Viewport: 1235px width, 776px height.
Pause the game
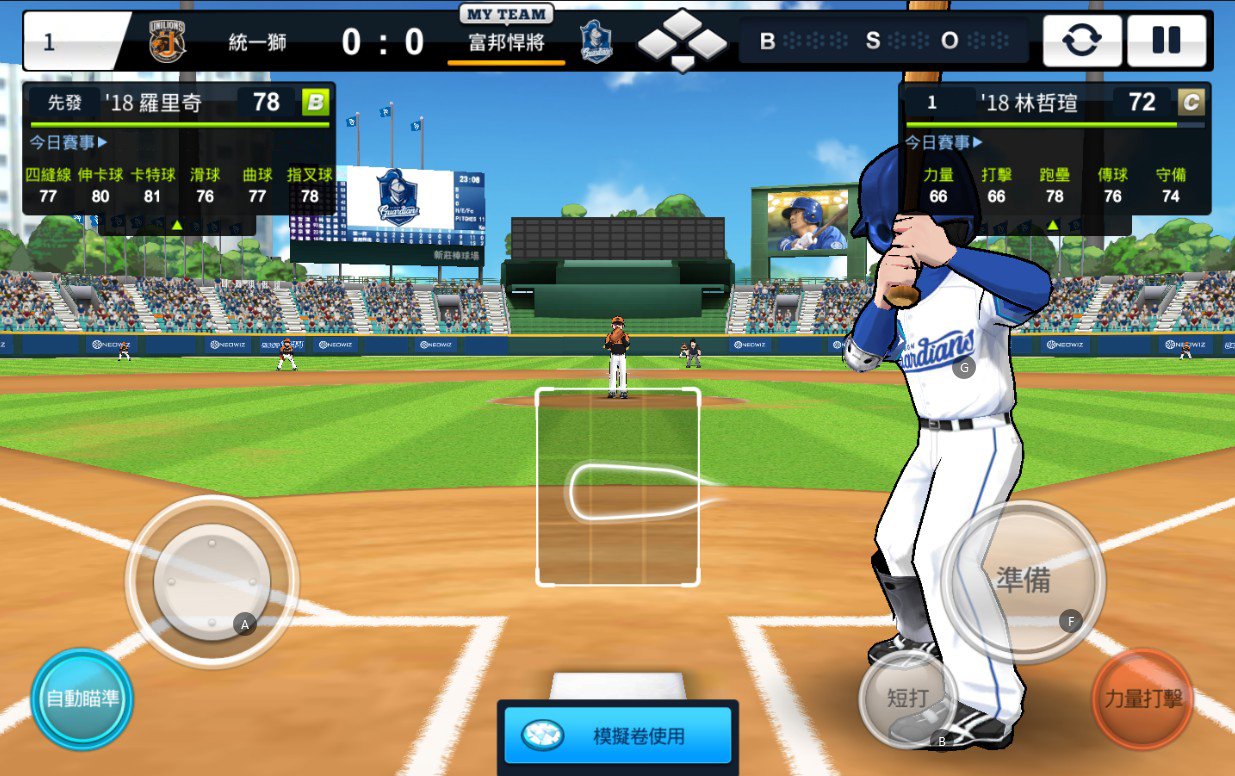coord(1166,40)
